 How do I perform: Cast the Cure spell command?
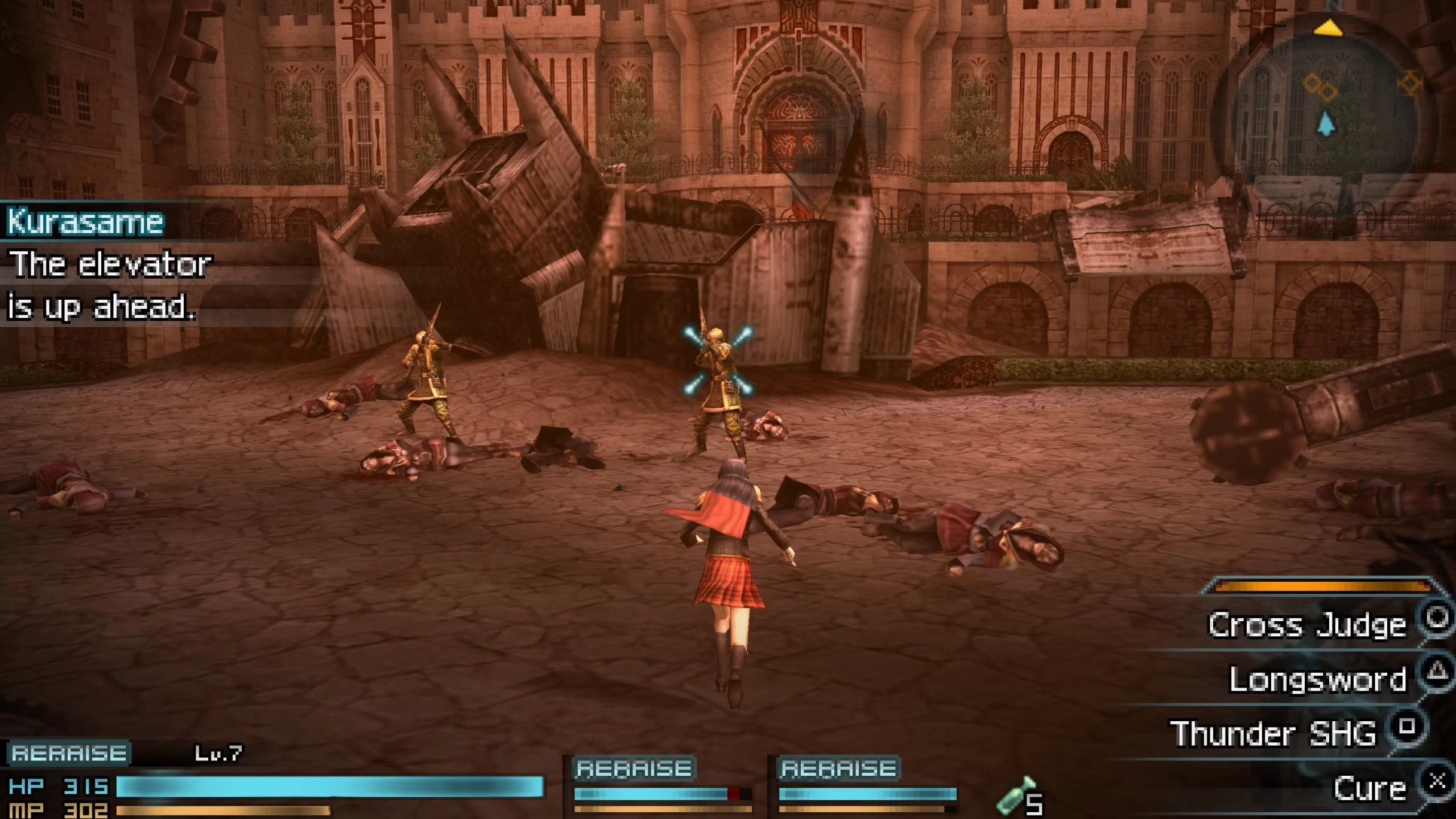pos(1370,789)
